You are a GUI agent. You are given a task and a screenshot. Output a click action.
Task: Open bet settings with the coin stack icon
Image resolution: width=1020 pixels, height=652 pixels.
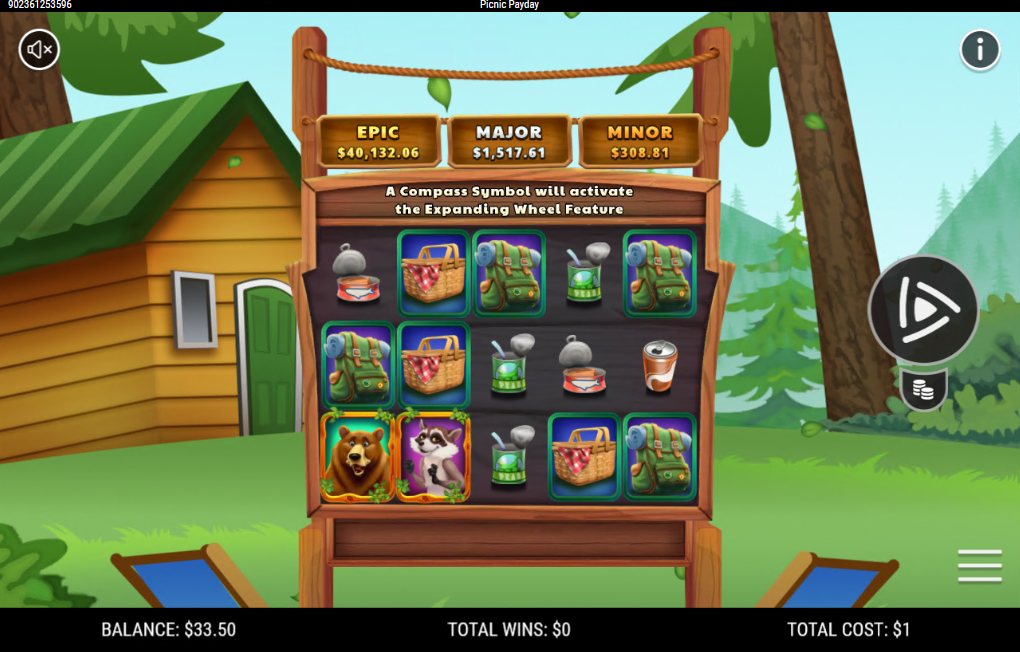(924, 390)
